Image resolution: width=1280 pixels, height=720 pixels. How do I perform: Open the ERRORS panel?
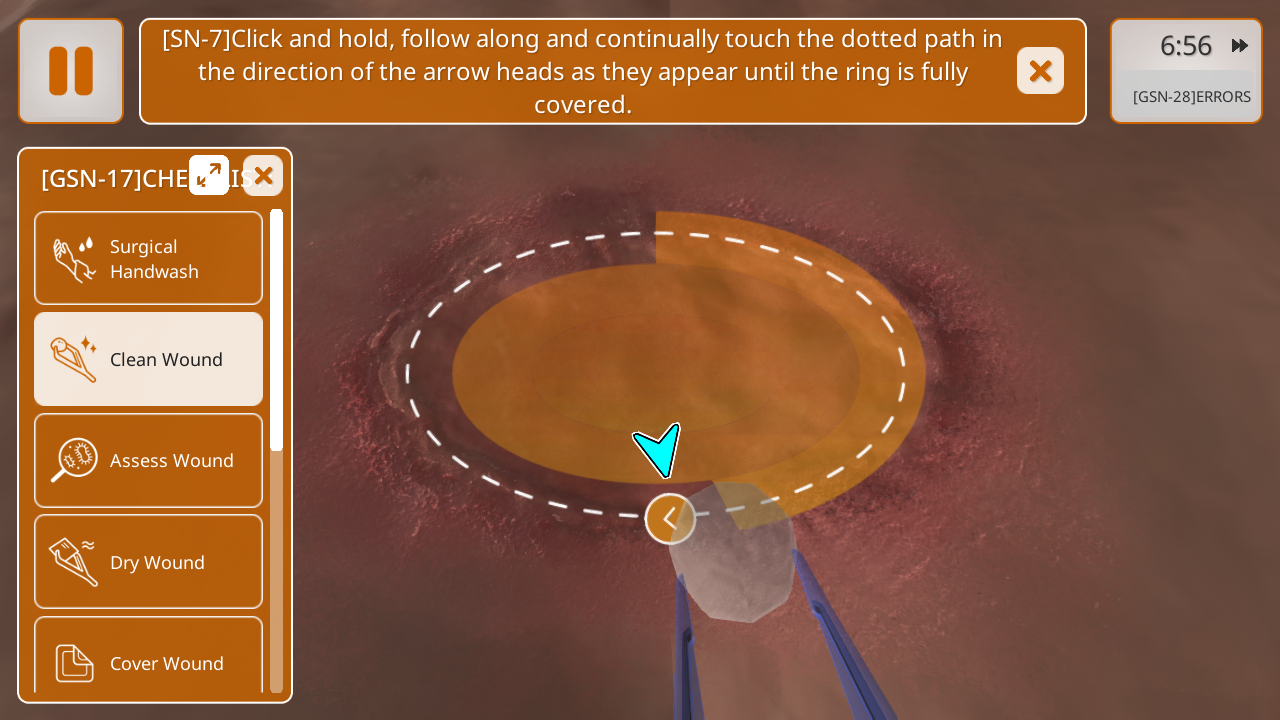click(1191, 97)
